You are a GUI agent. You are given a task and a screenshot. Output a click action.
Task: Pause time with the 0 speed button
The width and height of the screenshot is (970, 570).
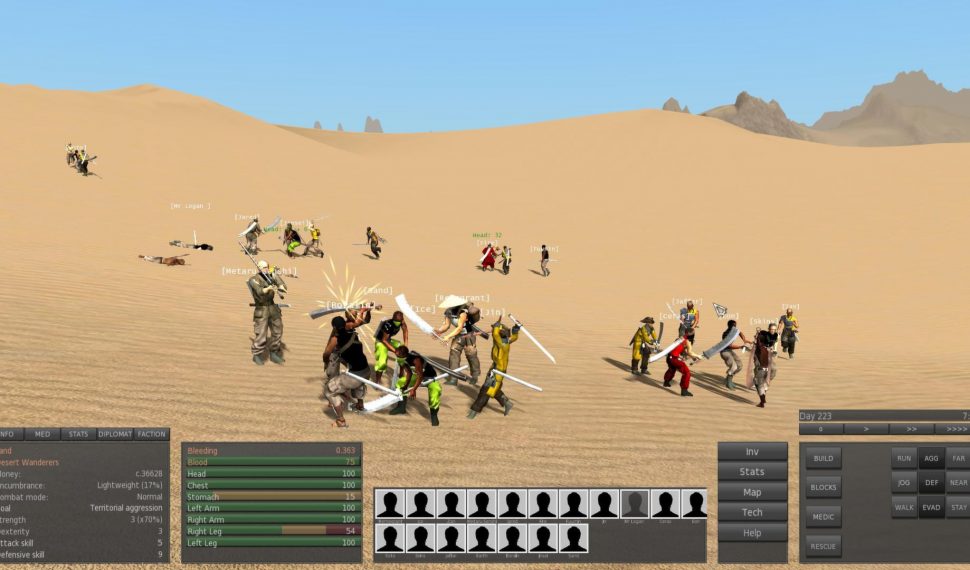click(820, 429)
